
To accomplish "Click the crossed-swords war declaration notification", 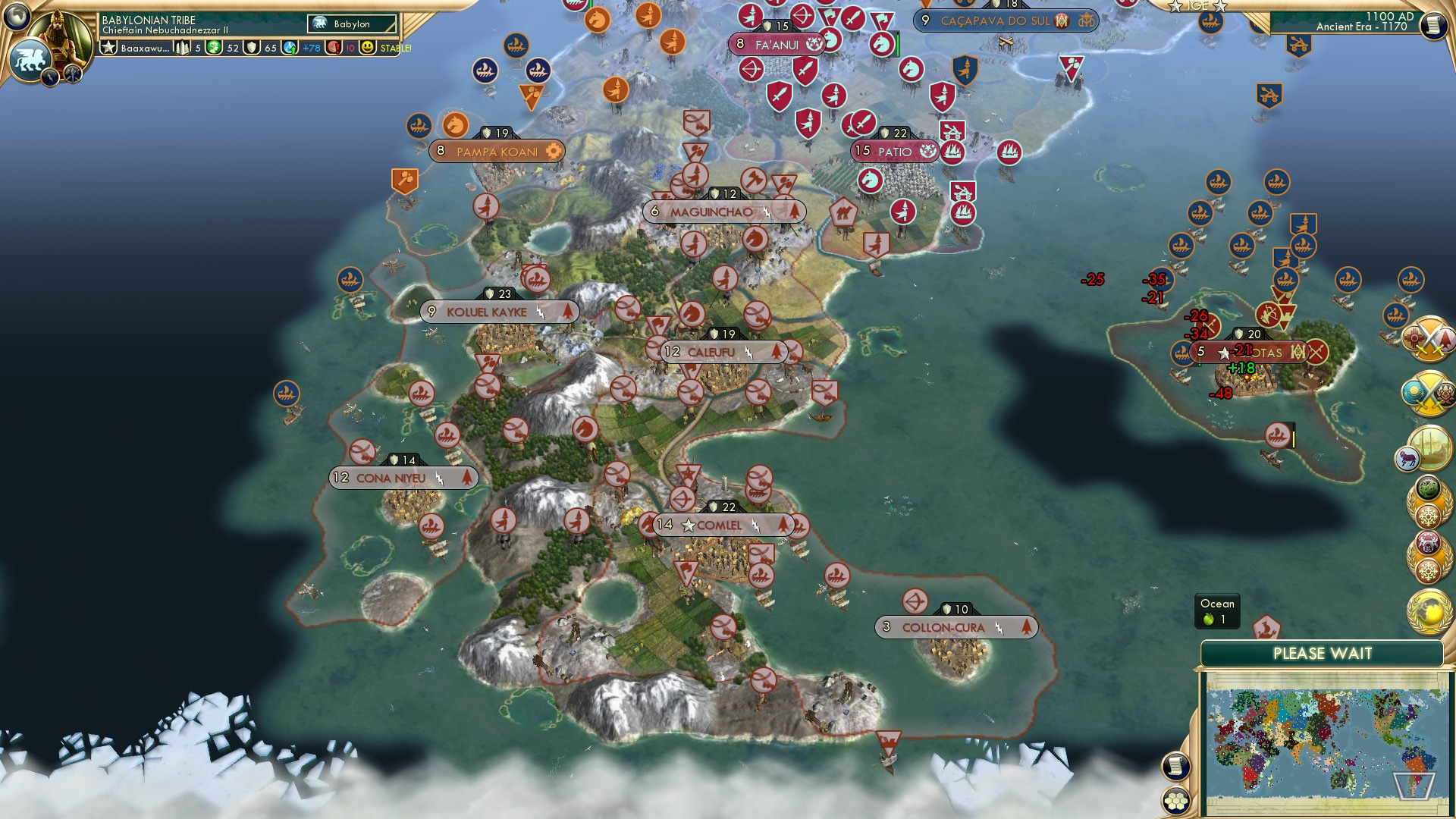I will point(1429,340).
